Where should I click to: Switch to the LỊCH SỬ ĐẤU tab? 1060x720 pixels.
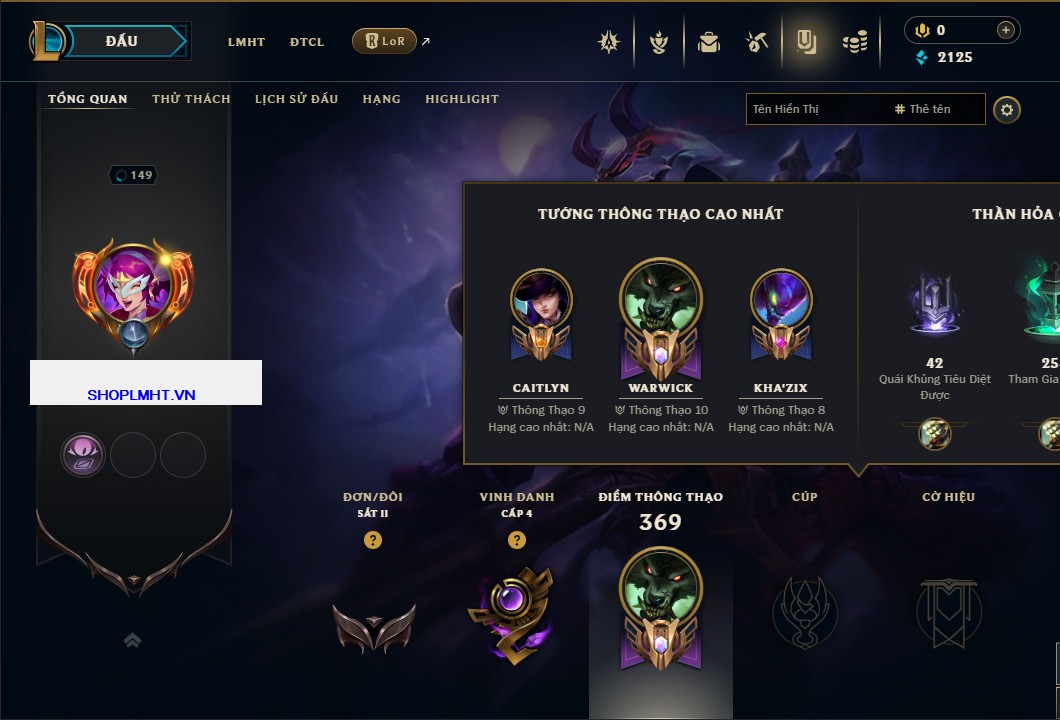[296, 99]
